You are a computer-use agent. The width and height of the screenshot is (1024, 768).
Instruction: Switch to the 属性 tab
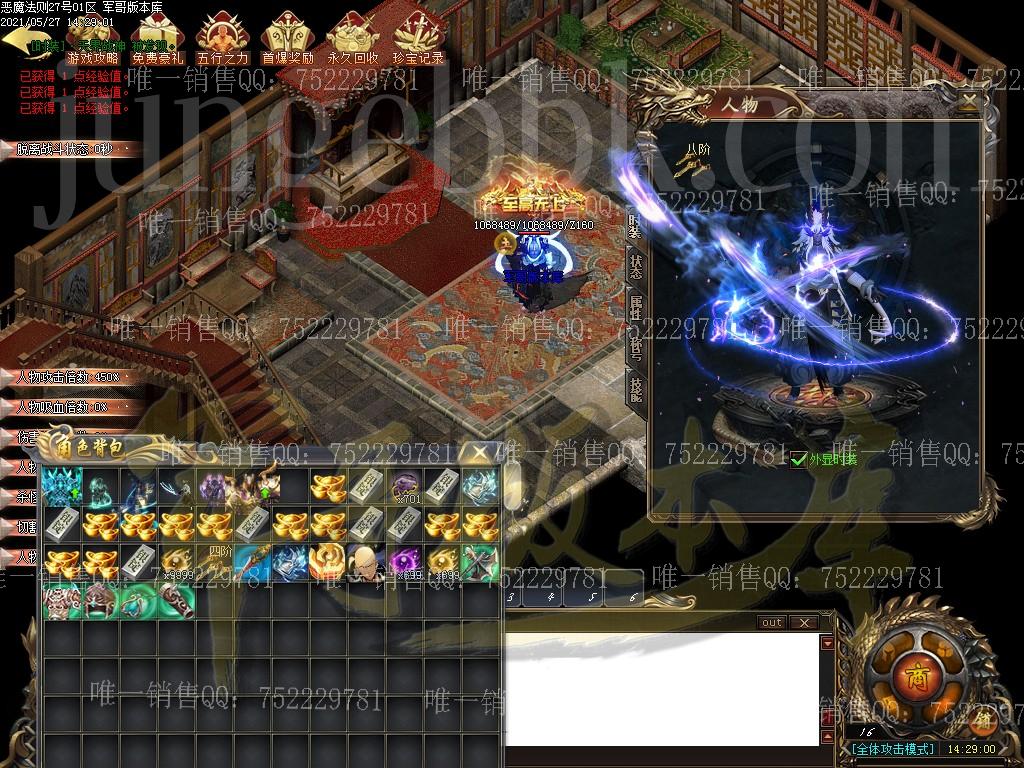636,307
